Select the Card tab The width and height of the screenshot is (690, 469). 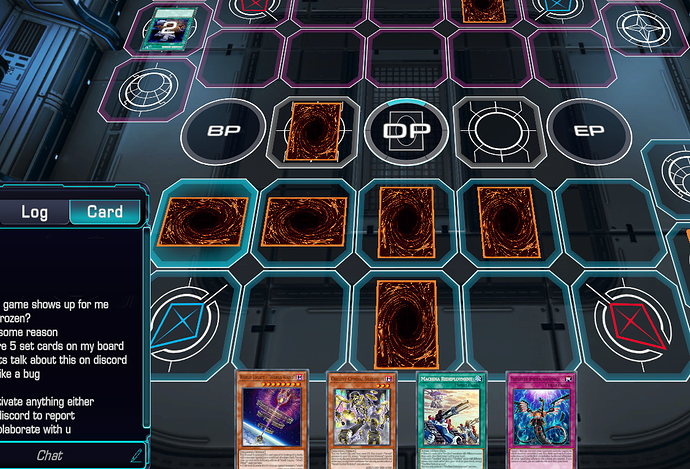(x=105, y=212)
